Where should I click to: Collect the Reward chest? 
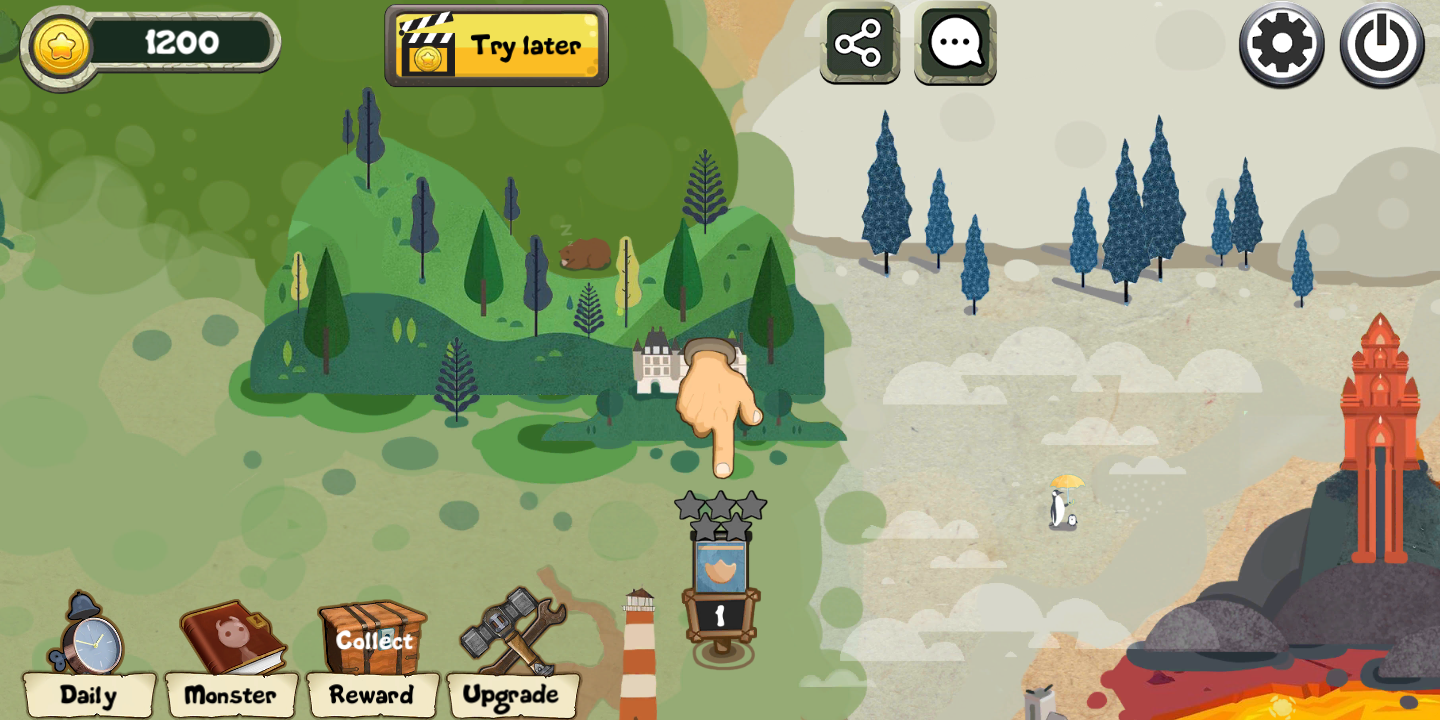373,652
